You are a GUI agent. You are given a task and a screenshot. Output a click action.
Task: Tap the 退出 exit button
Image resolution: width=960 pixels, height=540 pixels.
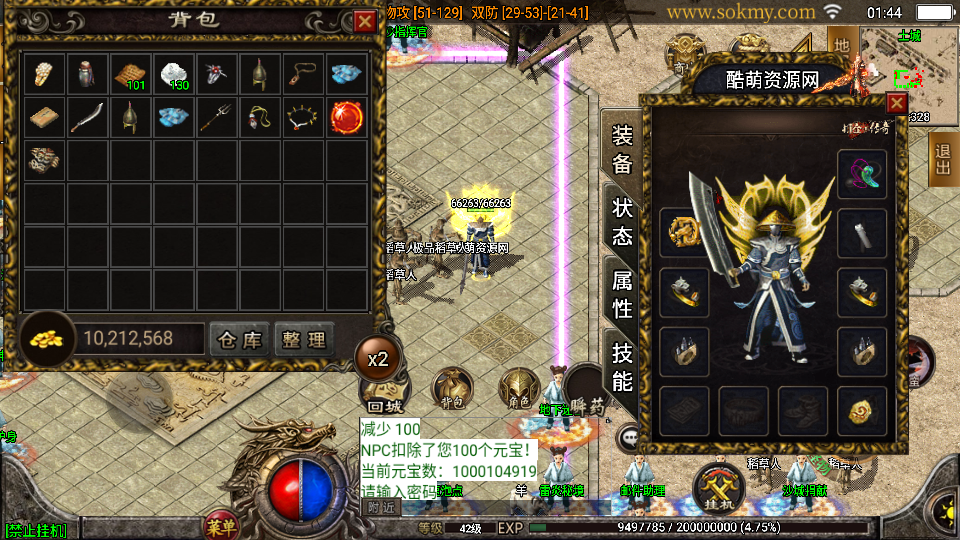click(x=942, y=159)
